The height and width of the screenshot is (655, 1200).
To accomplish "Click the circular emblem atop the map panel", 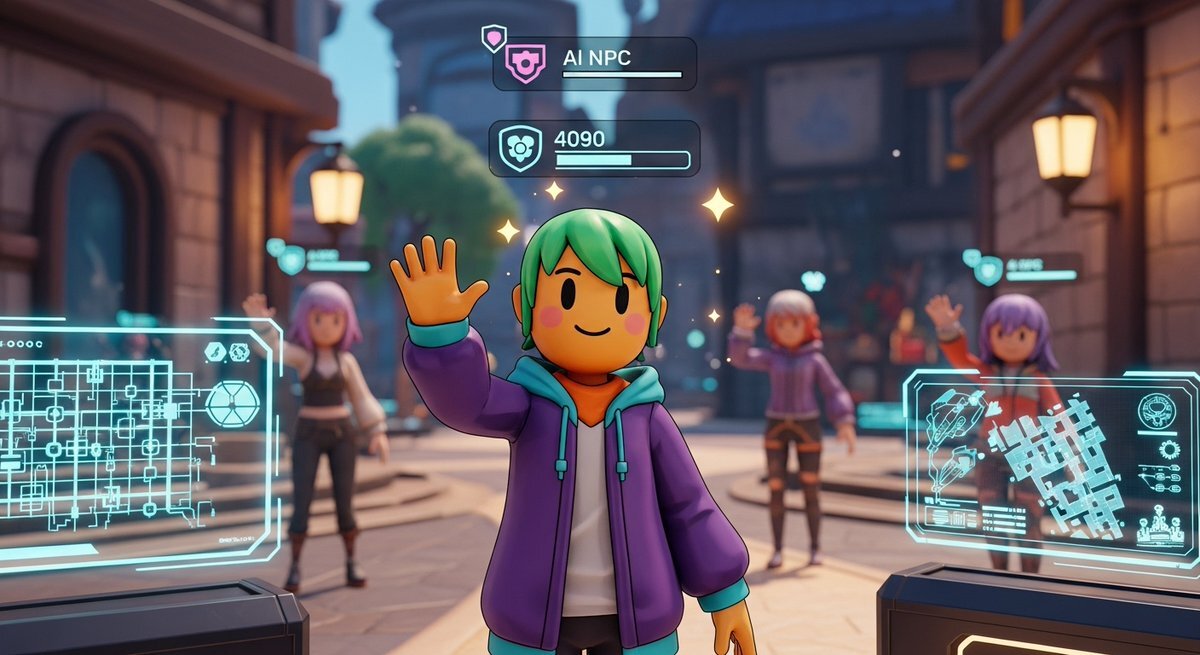I will pos(1156,411).
